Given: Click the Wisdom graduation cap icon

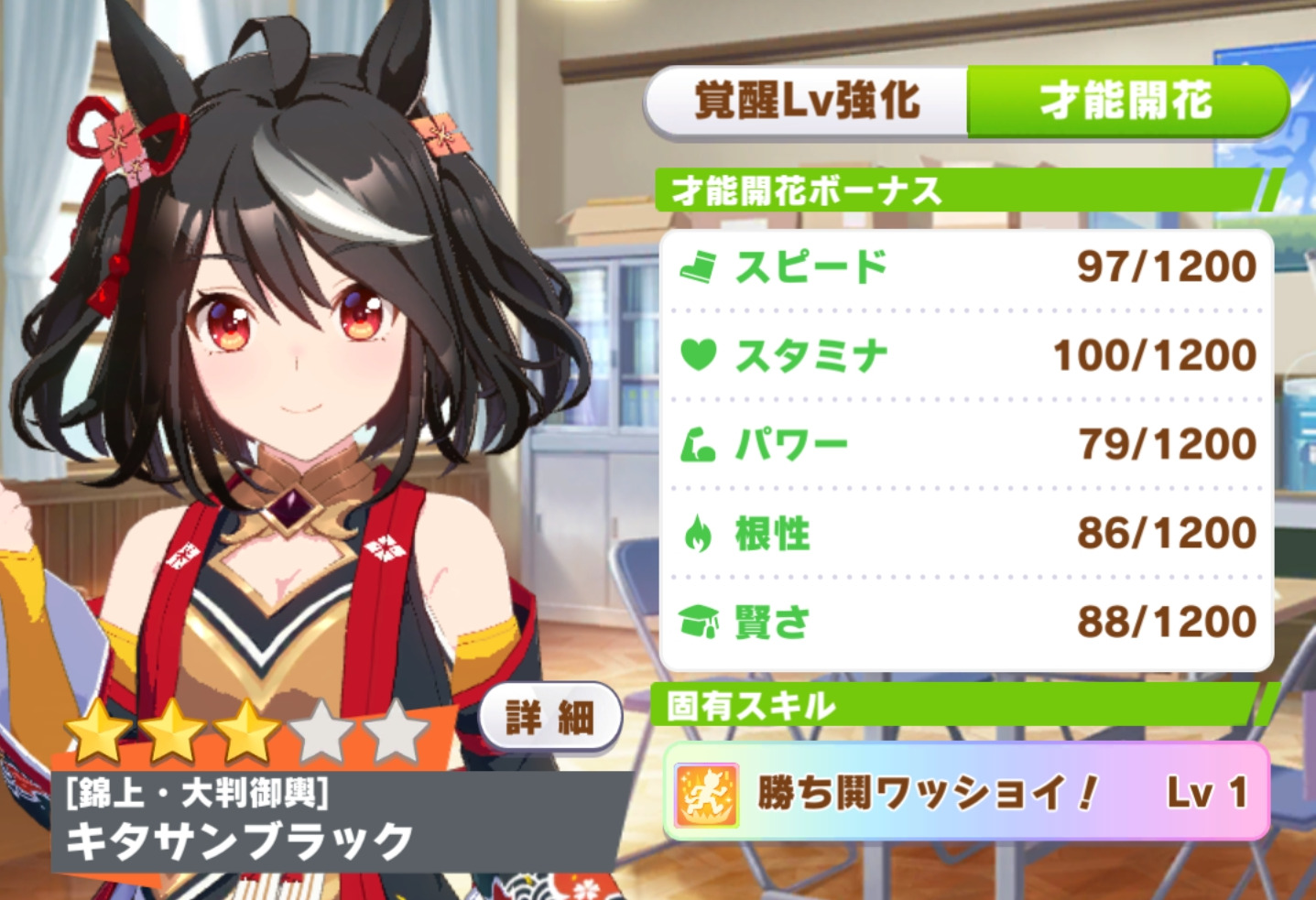Looking at the screenshot, I should pos(698,621).
